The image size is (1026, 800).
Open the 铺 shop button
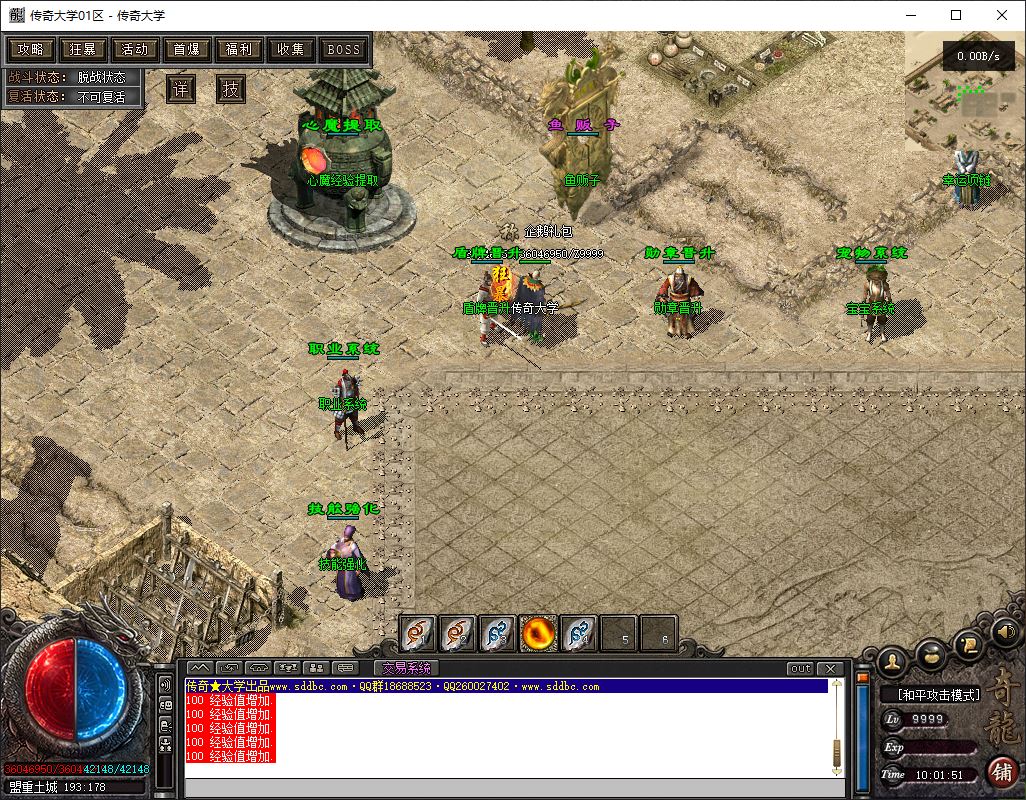pyautogui.click(x=1001, y=771)
